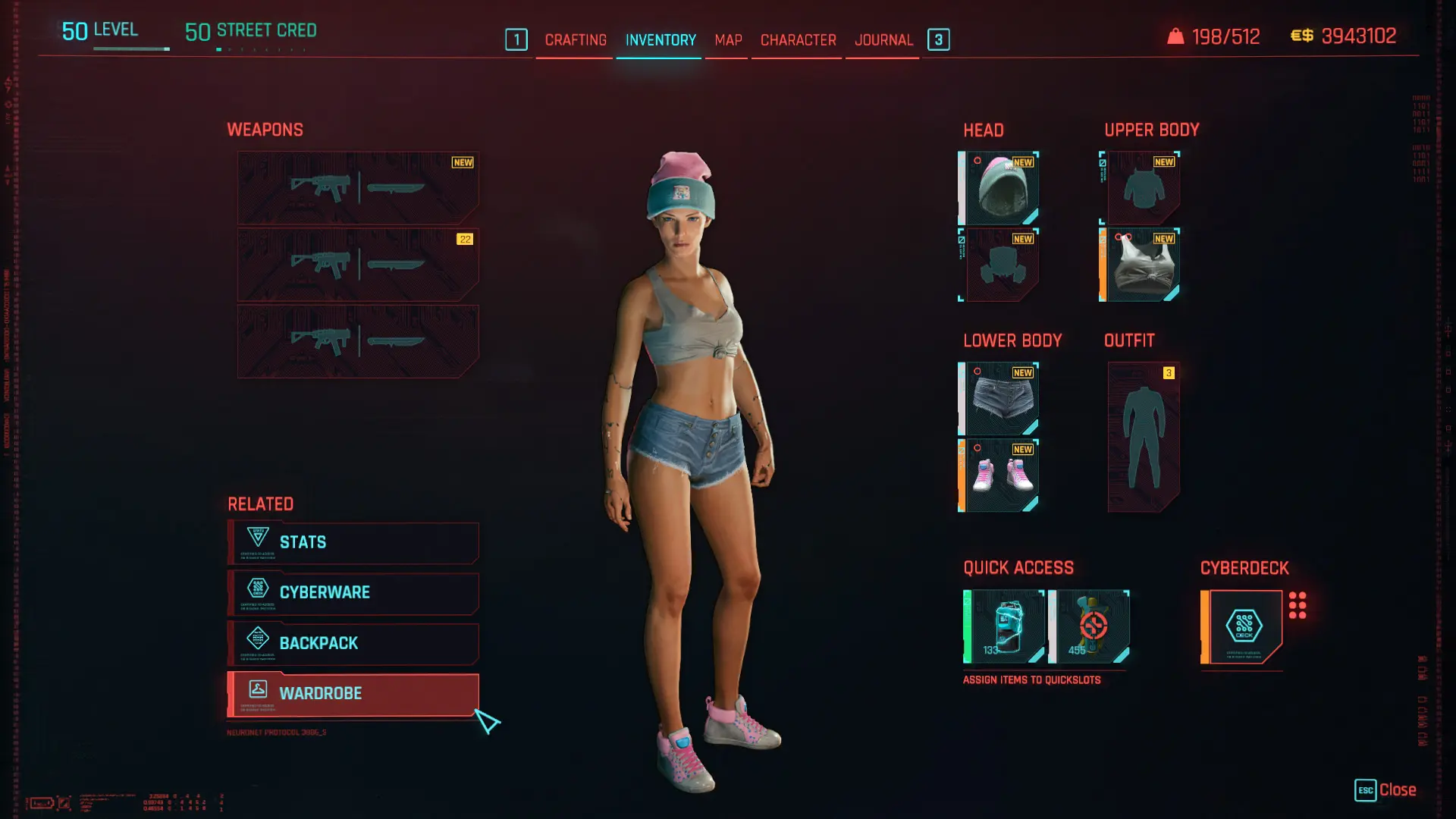Screen dimensions: 1456x819
Task: Choose the denim shorts slot
Action: (x=1001, y=399)
